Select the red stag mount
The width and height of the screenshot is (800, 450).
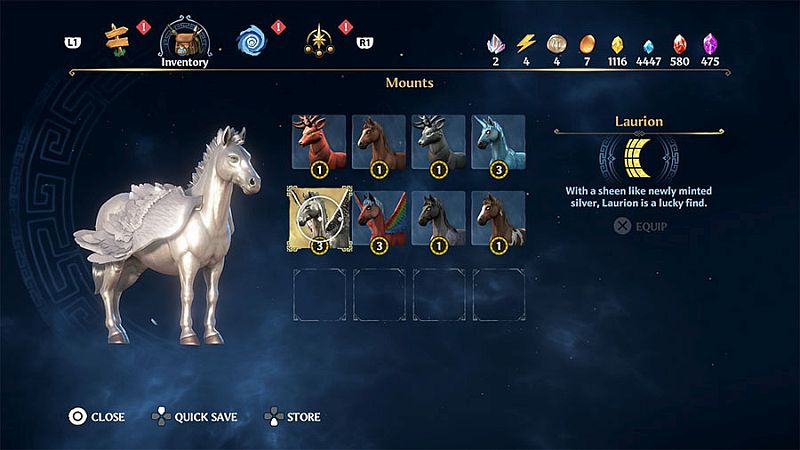click(319, 141)
